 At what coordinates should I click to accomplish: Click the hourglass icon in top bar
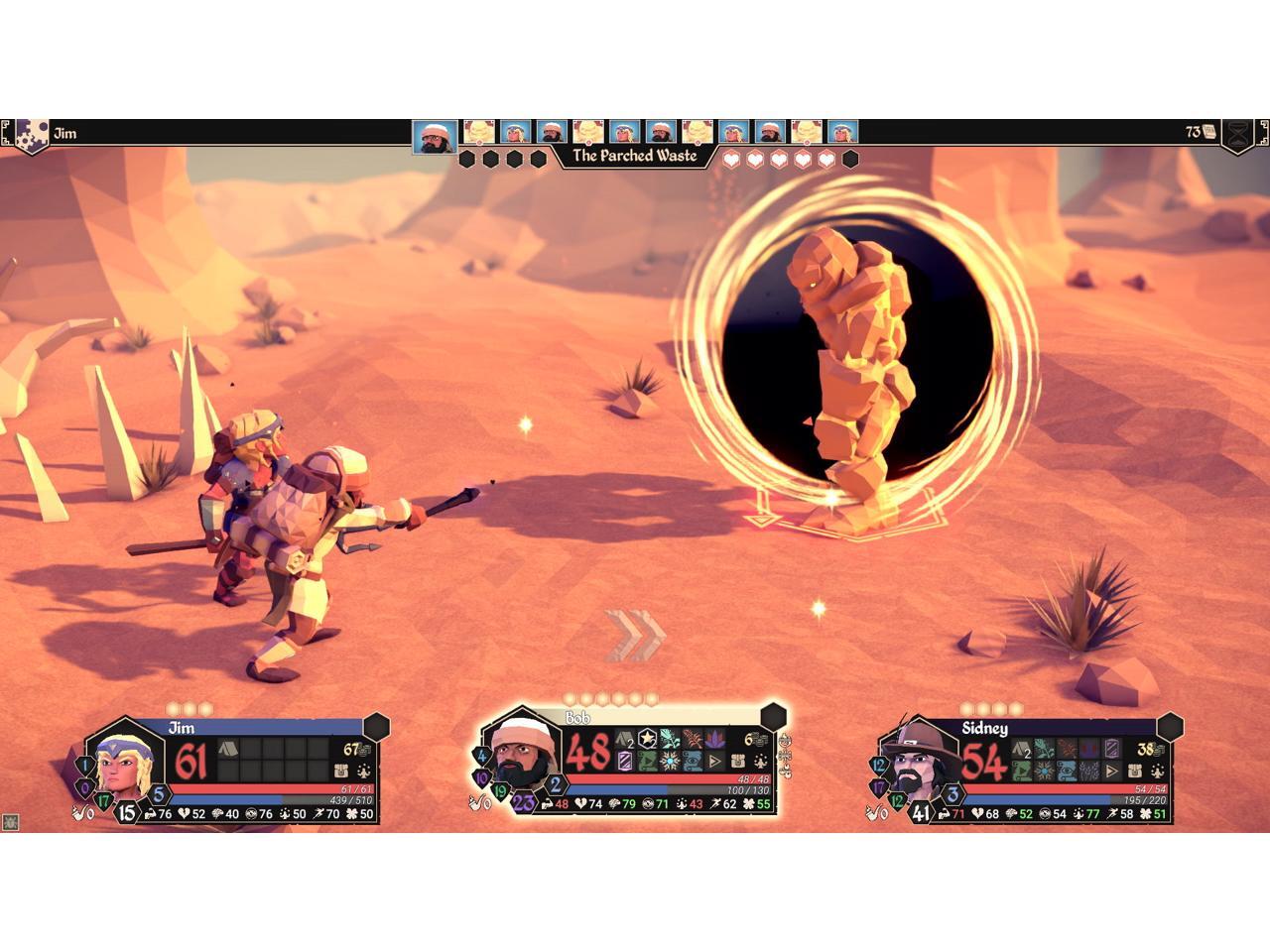coord(1235,134)
